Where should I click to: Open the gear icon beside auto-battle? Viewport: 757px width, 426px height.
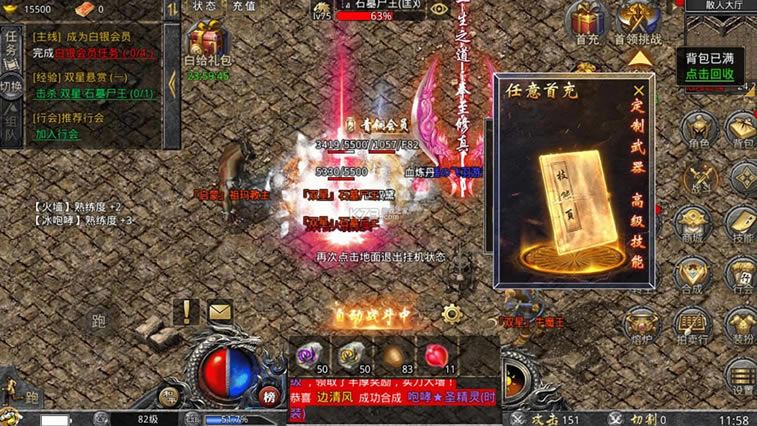452,313
